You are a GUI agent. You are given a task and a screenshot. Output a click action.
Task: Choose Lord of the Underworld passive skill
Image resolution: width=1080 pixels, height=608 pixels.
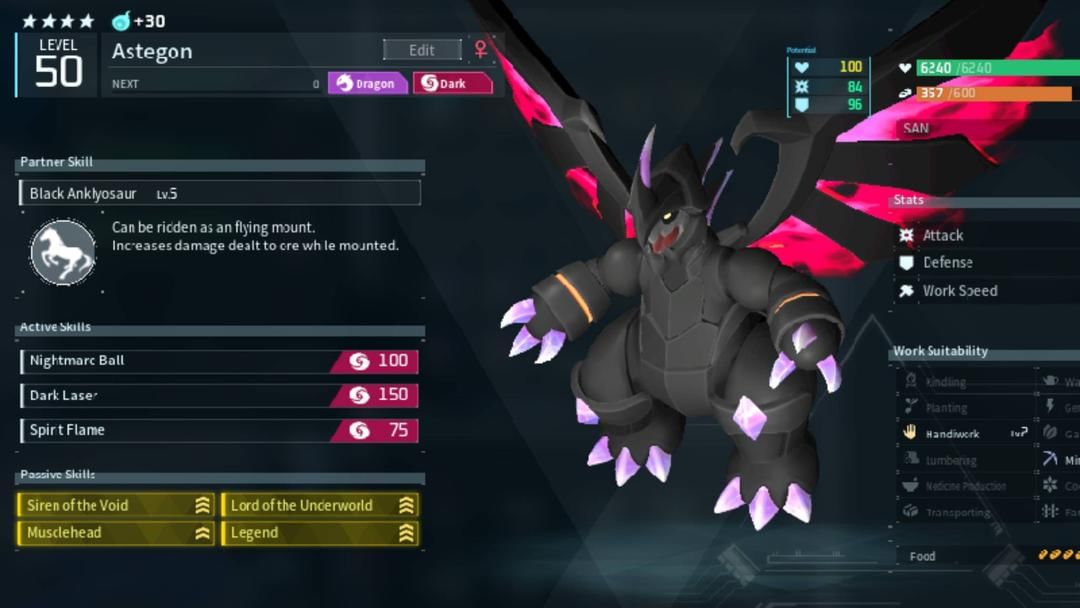pos(320,505)
